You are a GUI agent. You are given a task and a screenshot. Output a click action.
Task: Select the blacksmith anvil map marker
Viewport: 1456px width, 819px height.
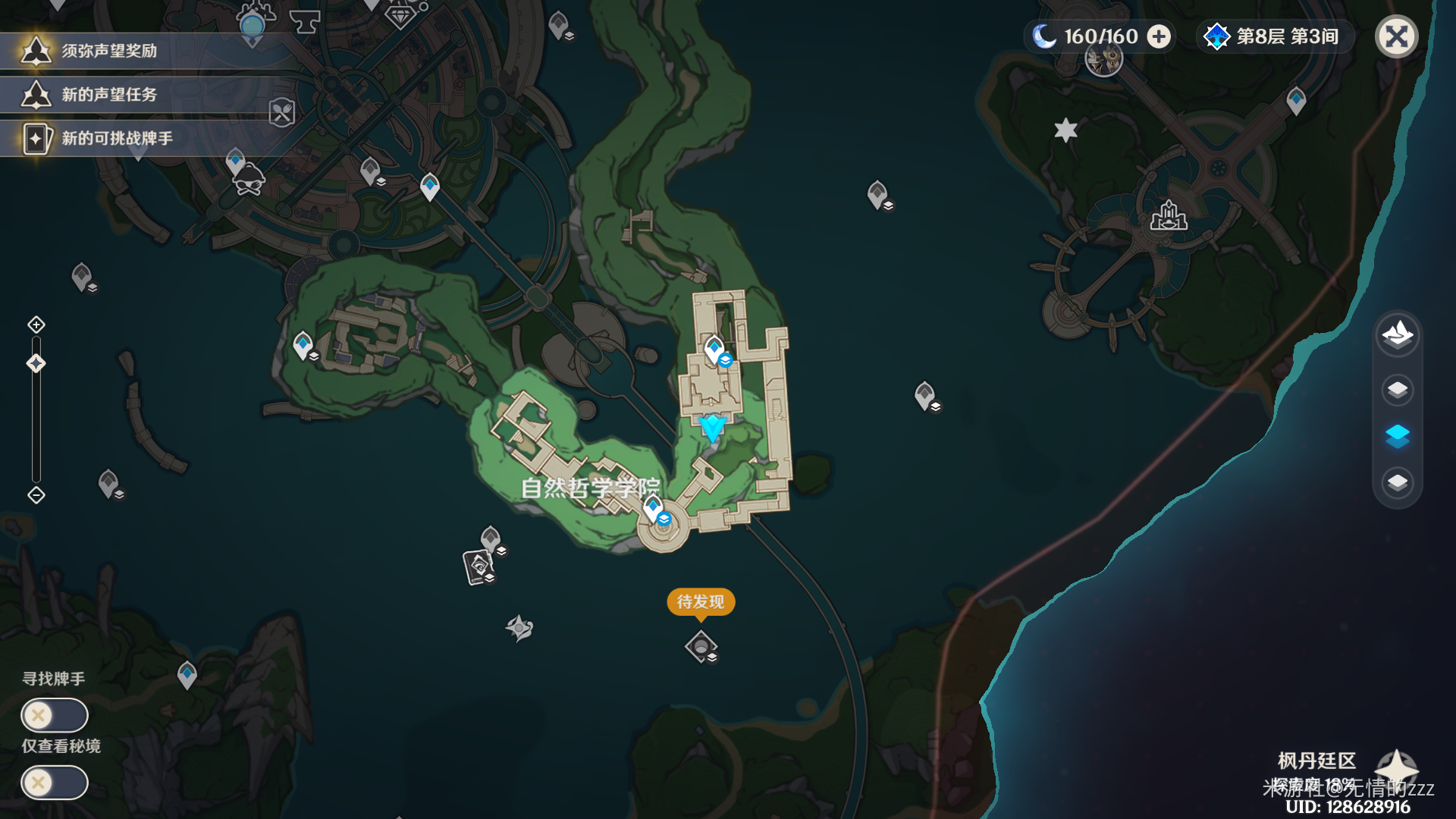point(305,23)
